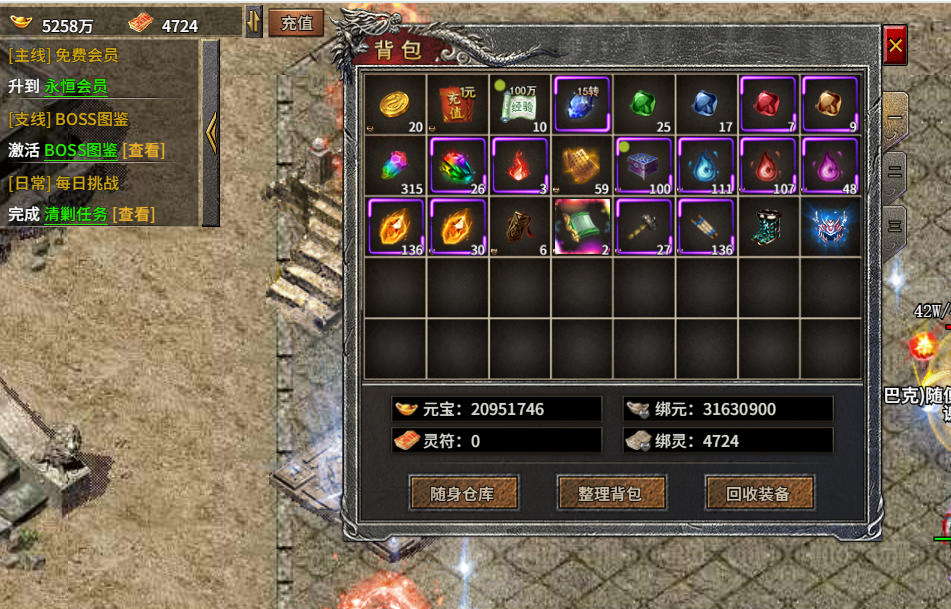This screenshot has height=609, width=951.
Task: Select the teal boots equipment slot
Action: click(x=768, y=227)
